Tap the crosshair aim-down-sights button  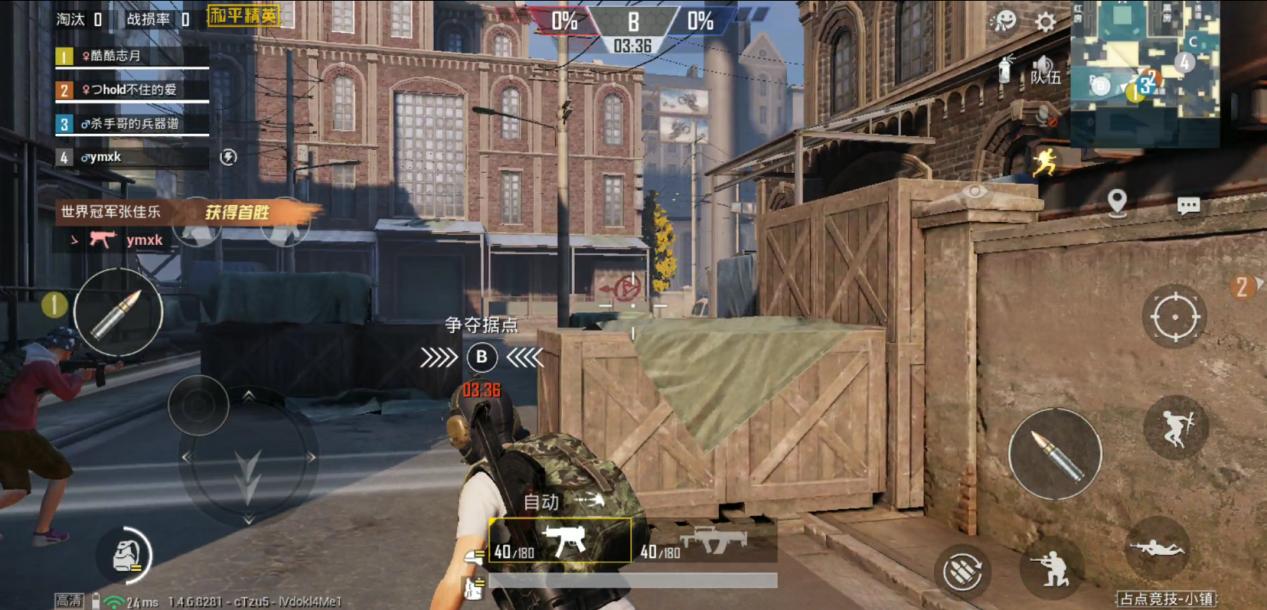[1174, 316]
